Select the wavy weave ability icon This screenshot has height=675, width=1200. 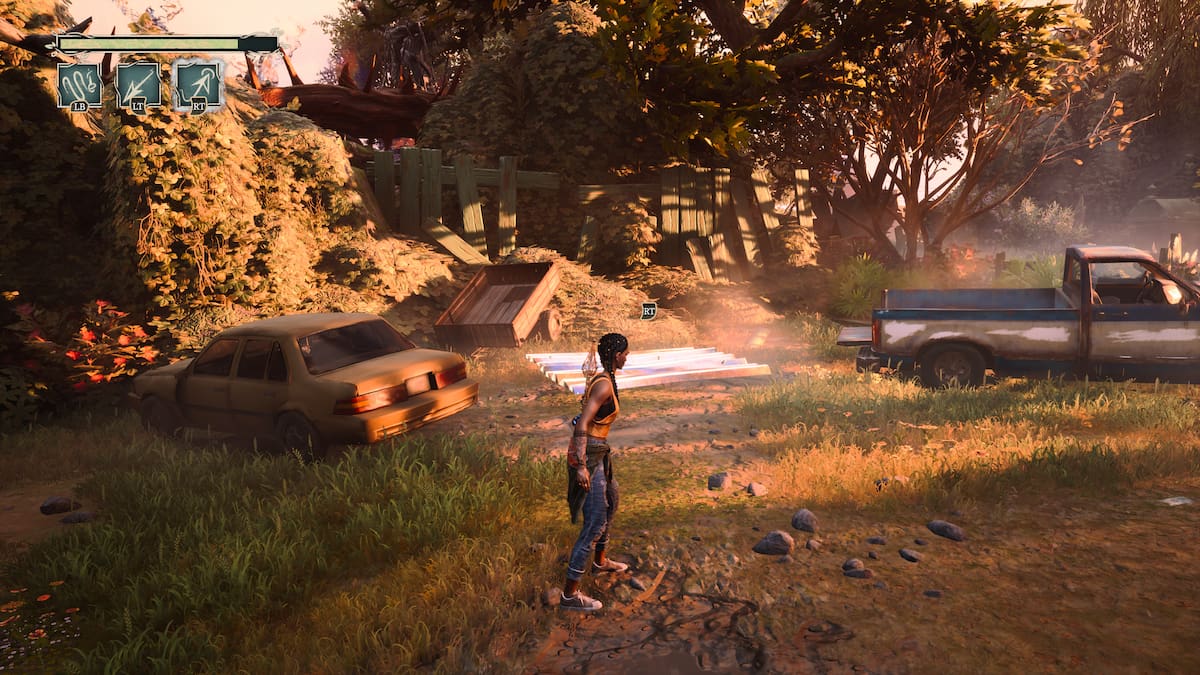click(x=79, y=85)
